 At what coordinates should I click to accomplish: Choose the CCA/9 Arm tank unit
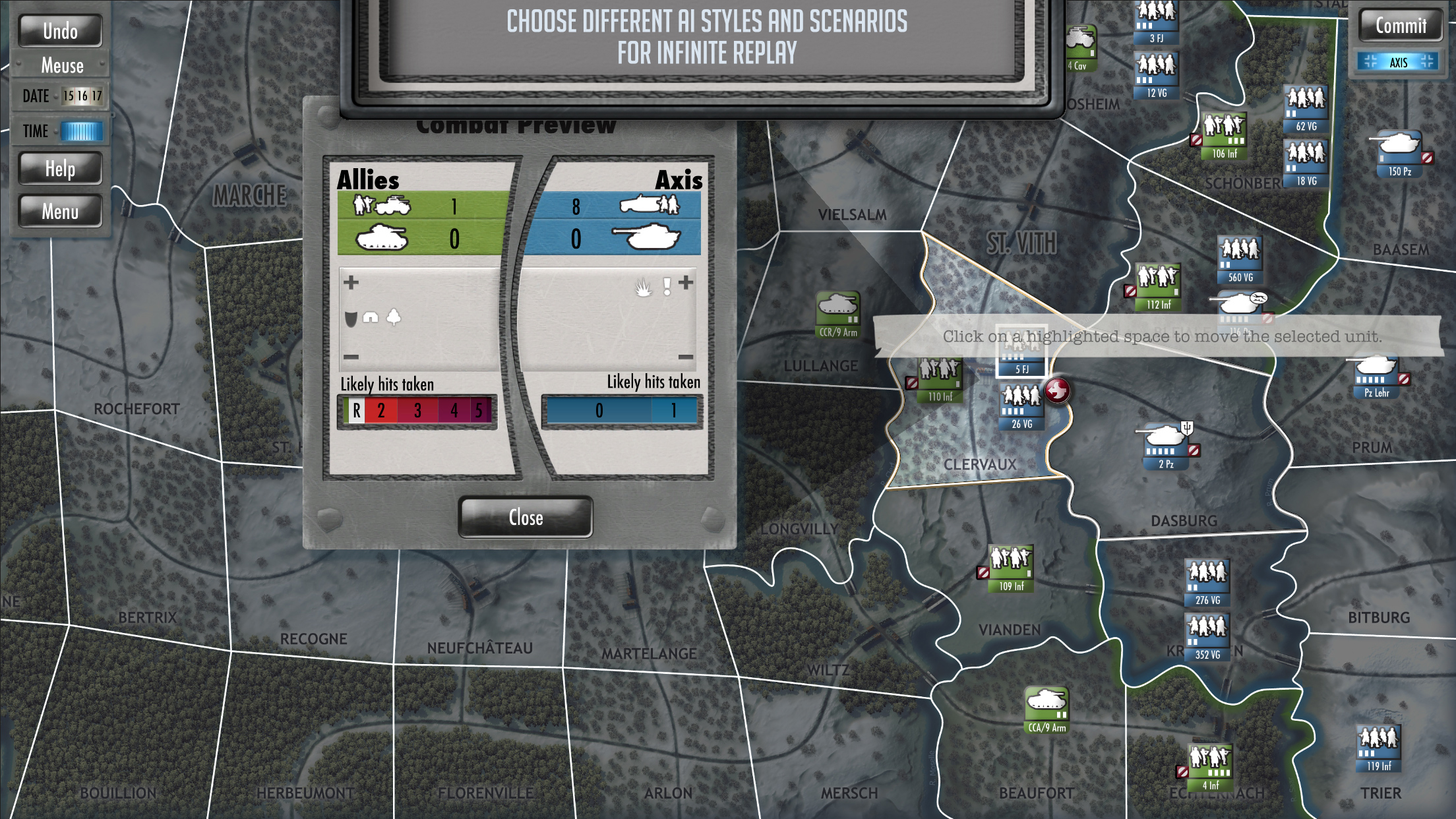[x=1046, y=708]
